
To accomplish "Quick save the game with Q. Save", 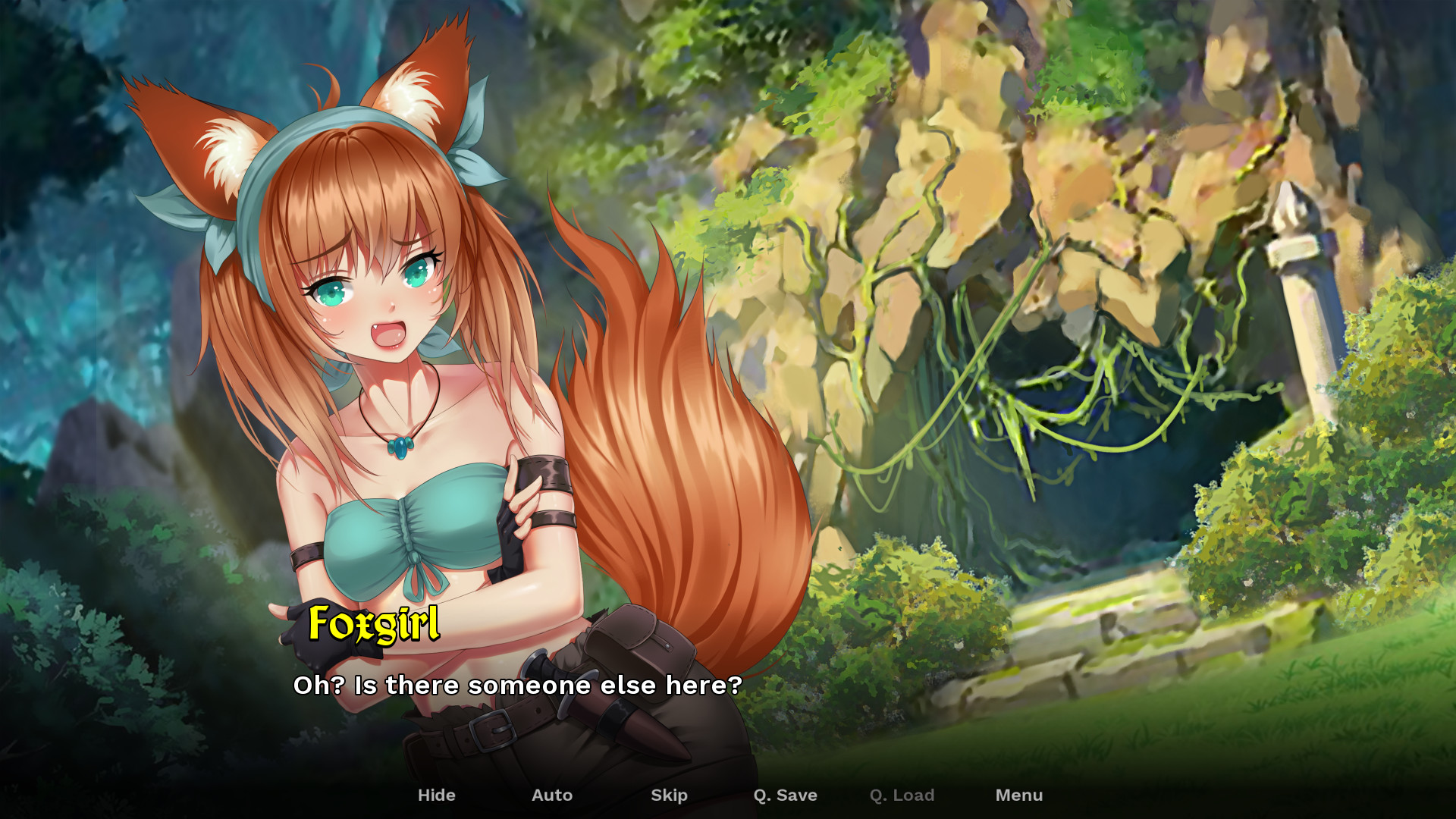I will click(x=786, y=795).
